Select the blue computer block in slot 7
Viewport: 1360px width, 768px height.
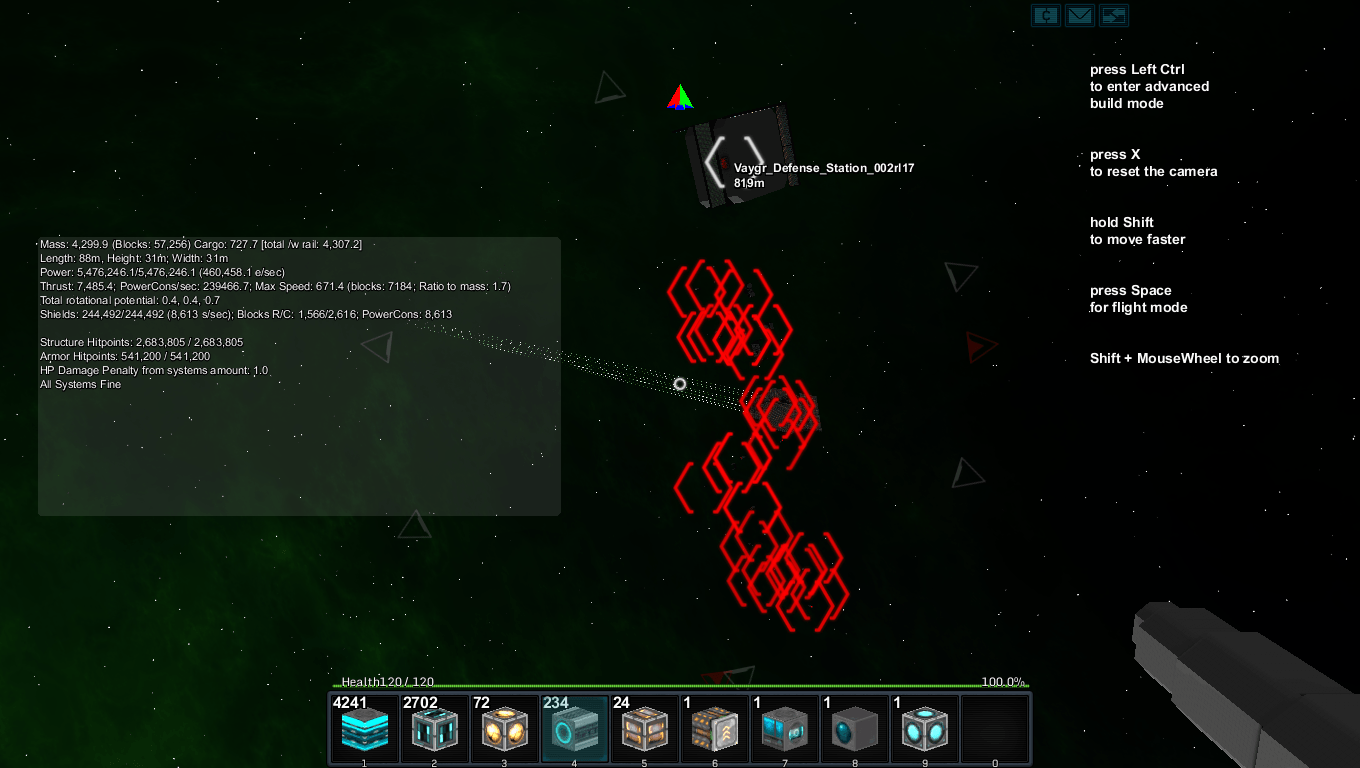coord(785,730)
